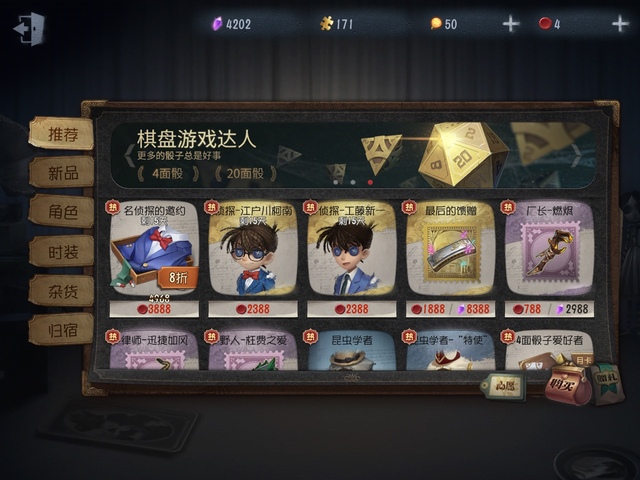Switch to the 归宿 tab
The width and height of the screenshot is (640, 480).
[60, 328]
